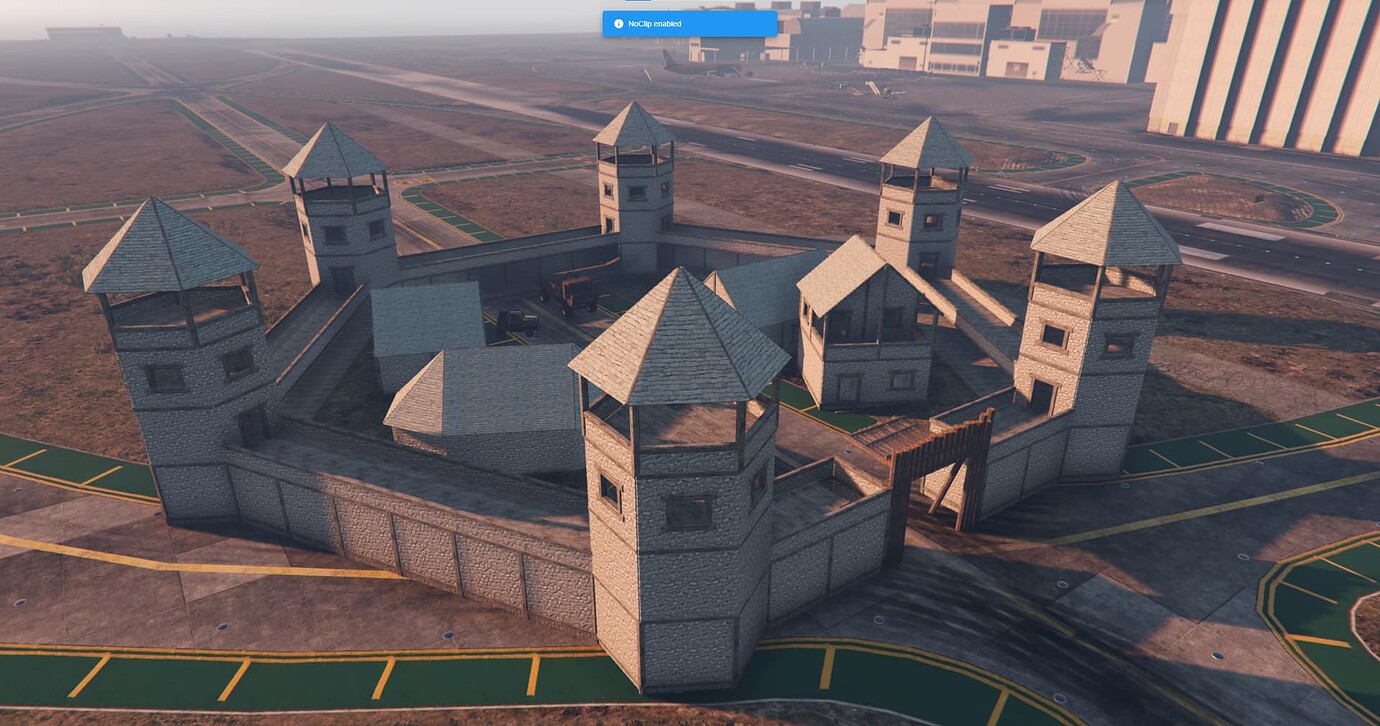Dismiss the blue NoClip enabled notification

coord(690,23)
